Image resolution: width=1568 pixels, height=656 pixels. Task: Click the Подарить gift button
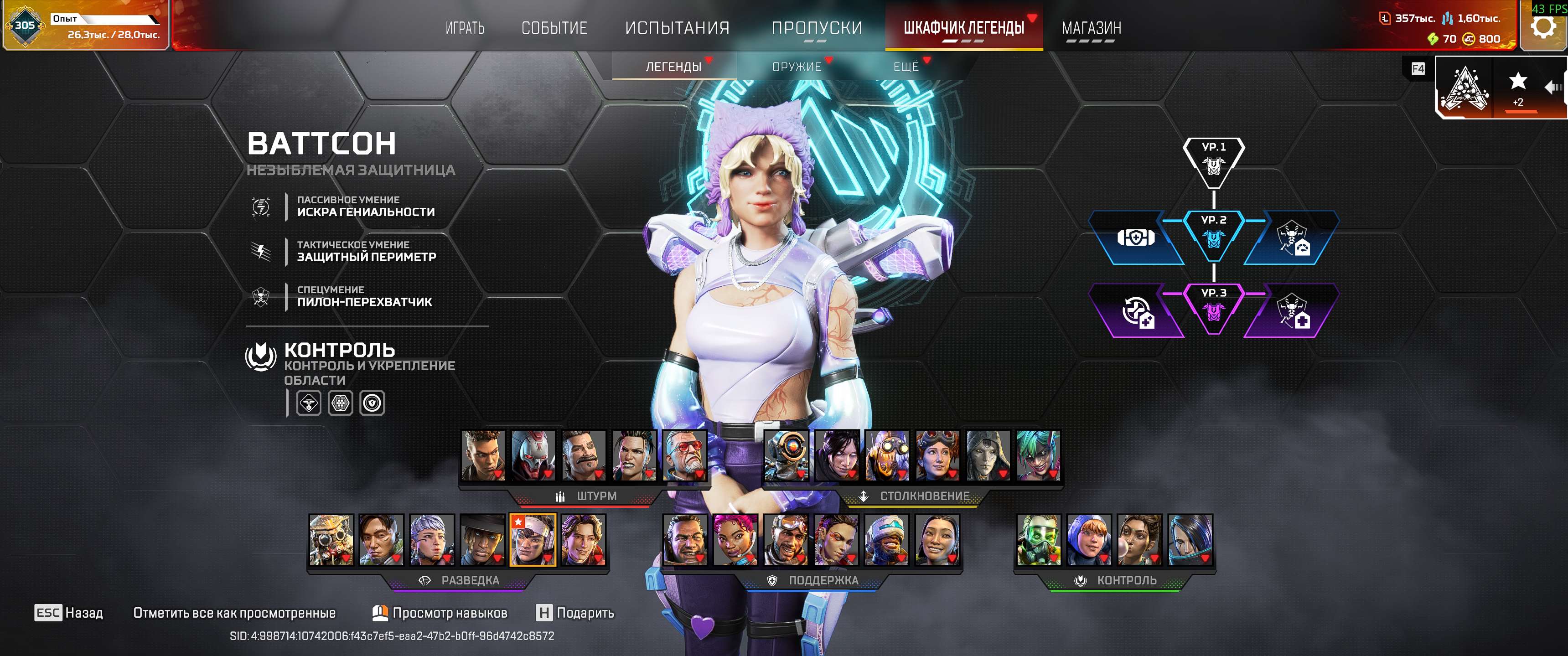[x=575, y=613]
